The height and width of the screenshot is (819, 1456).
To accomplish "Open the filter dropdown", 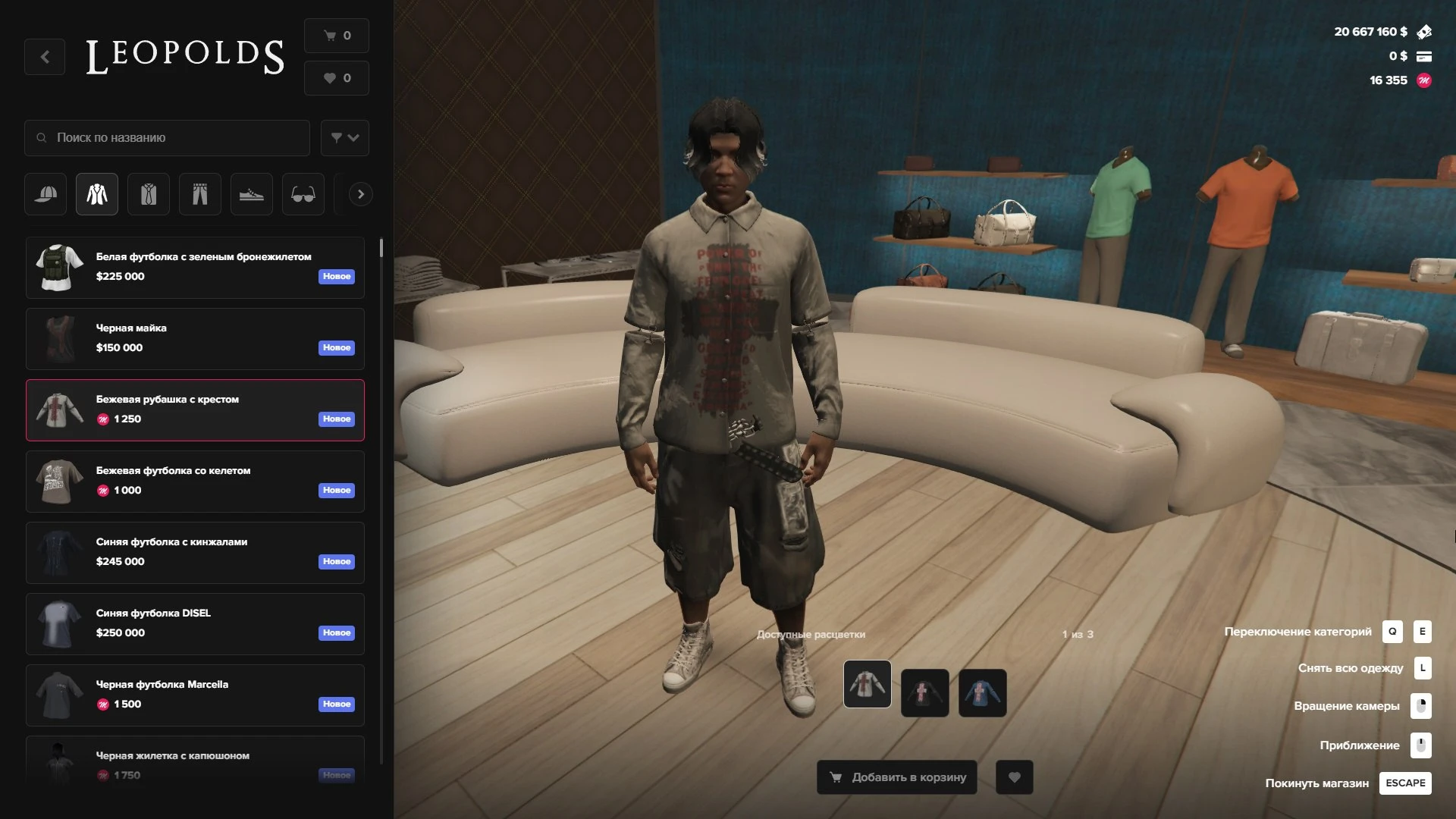I will 344,138.
